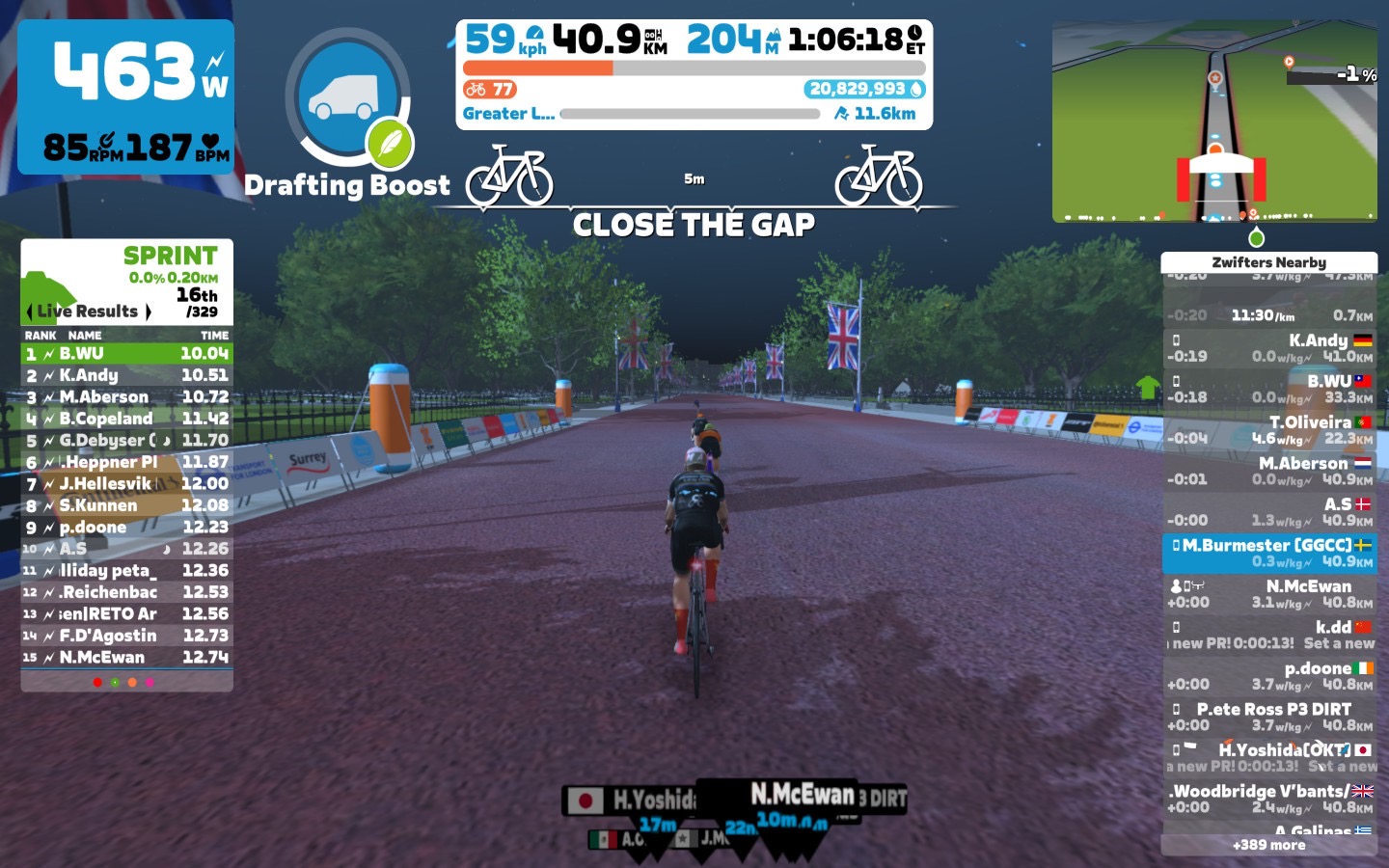Image resolution: width=1389 pixels, height=868 pixels.
Task: Select F.D'Agostin sprint leaderboard row
Action: [126, 636]
